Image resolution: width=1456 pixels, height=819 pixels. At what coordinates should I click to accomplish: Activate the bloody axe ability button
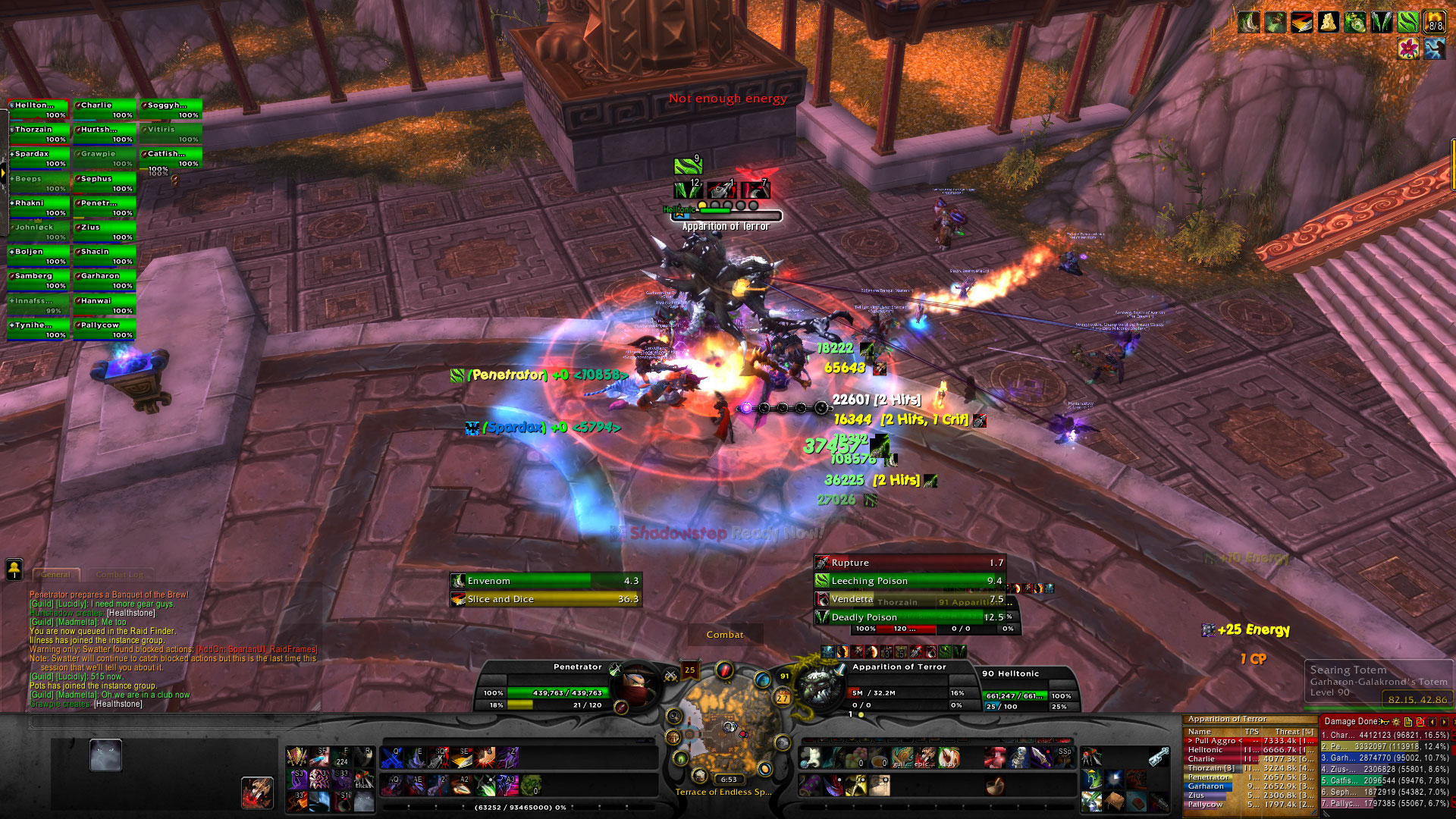pos(258,792)
